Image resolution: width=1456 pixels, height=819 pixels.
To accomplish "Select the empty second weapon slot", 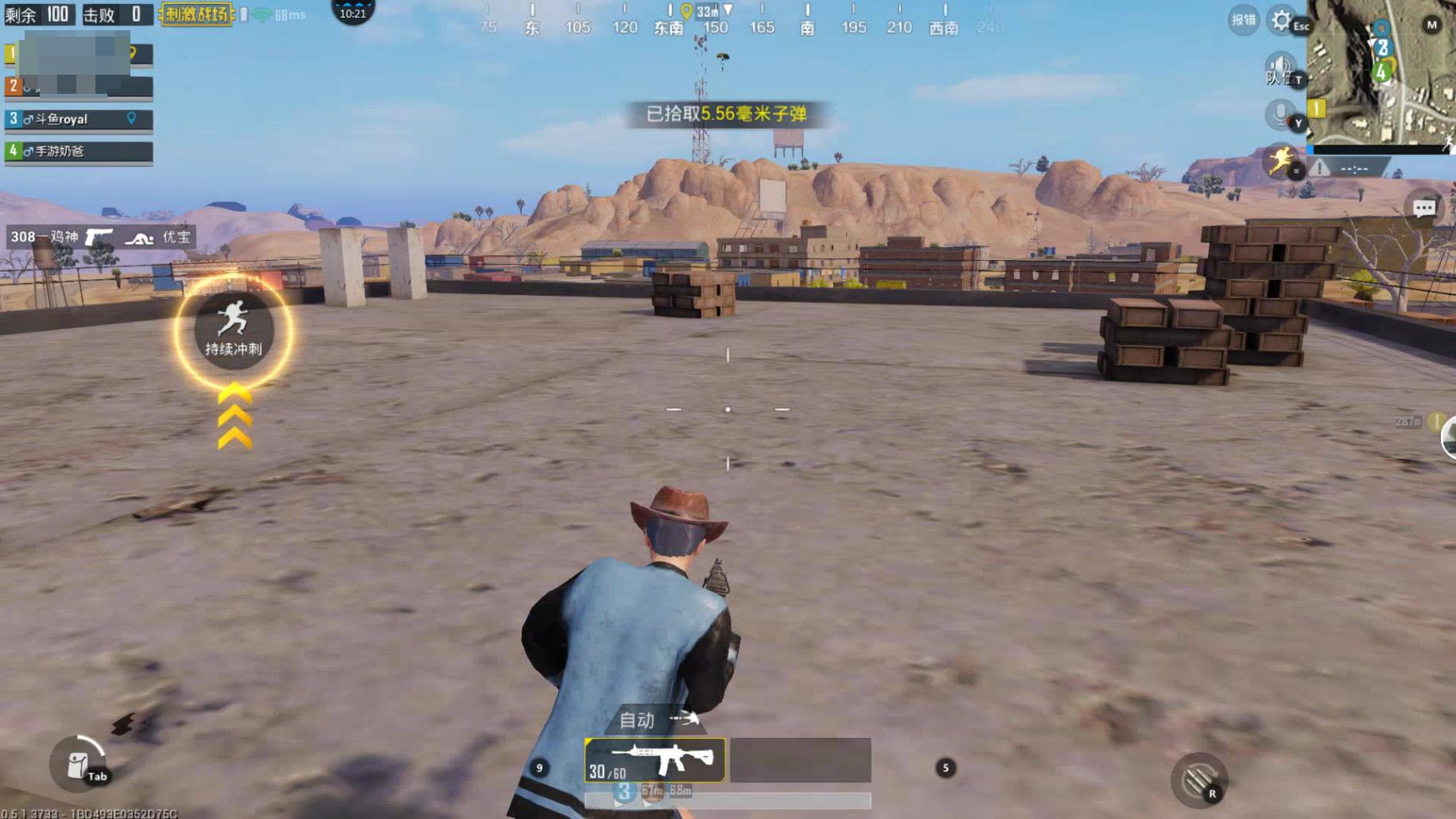I will (801, 759).
